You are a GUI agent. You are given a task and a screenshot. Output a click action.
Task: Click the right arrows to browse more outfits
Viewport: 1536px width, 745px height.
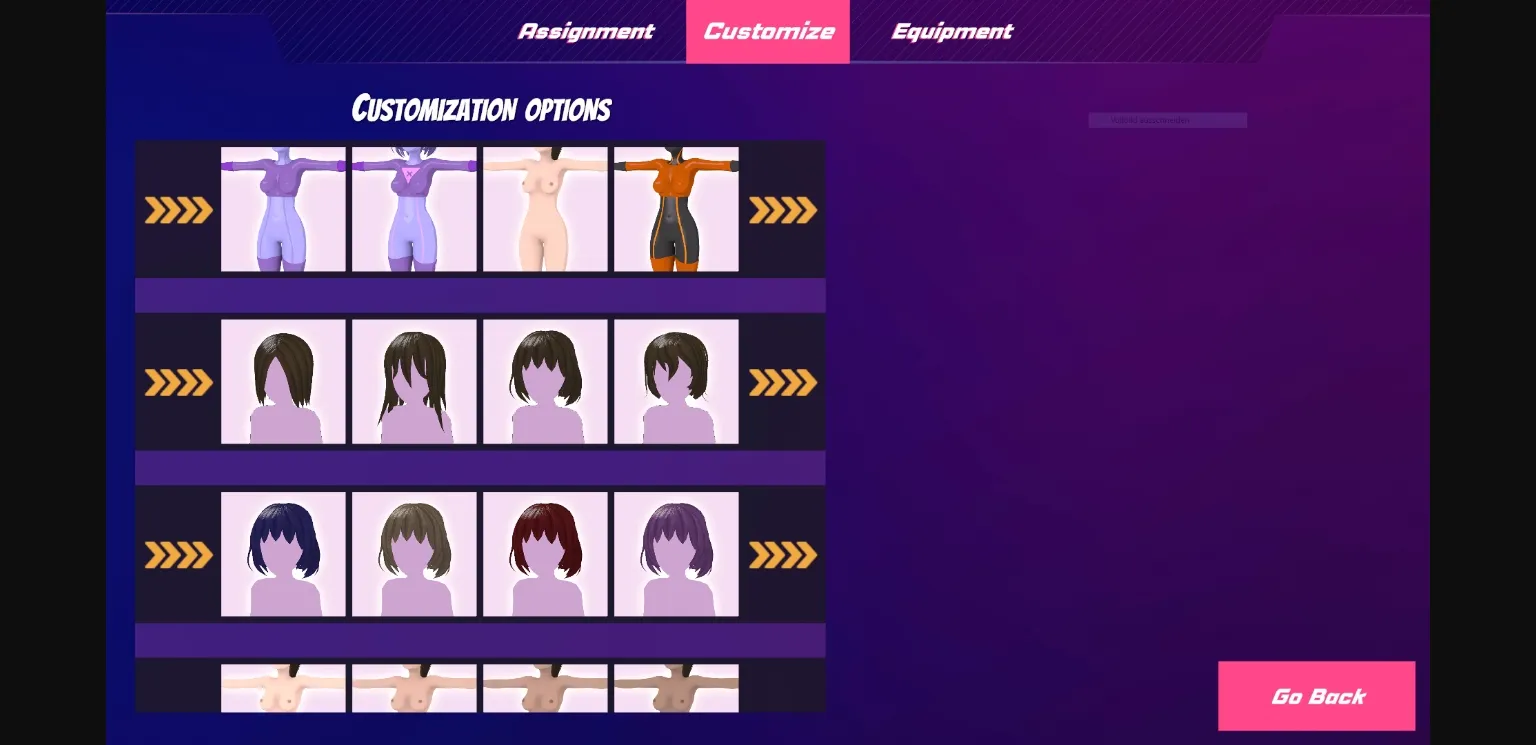click(783, 209)
